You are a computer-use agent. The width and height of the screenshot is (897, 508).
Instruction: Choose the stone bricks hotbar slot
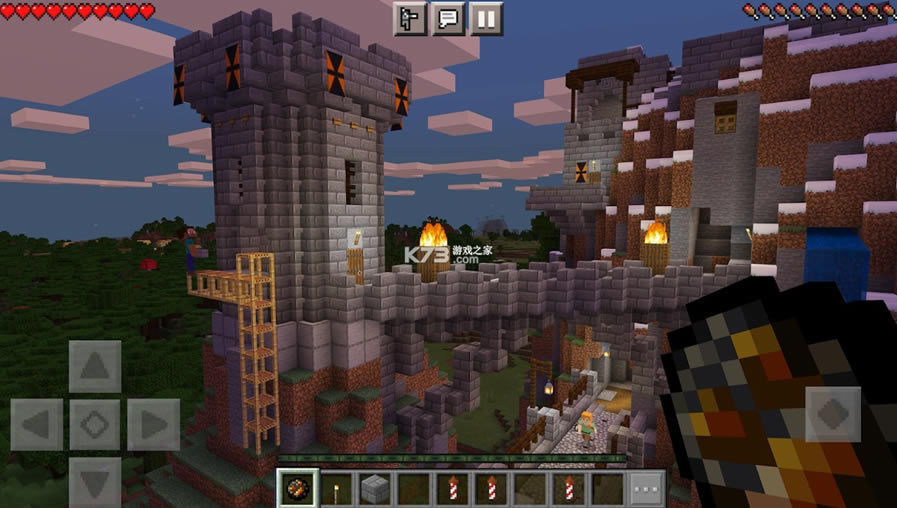(375, 489)
